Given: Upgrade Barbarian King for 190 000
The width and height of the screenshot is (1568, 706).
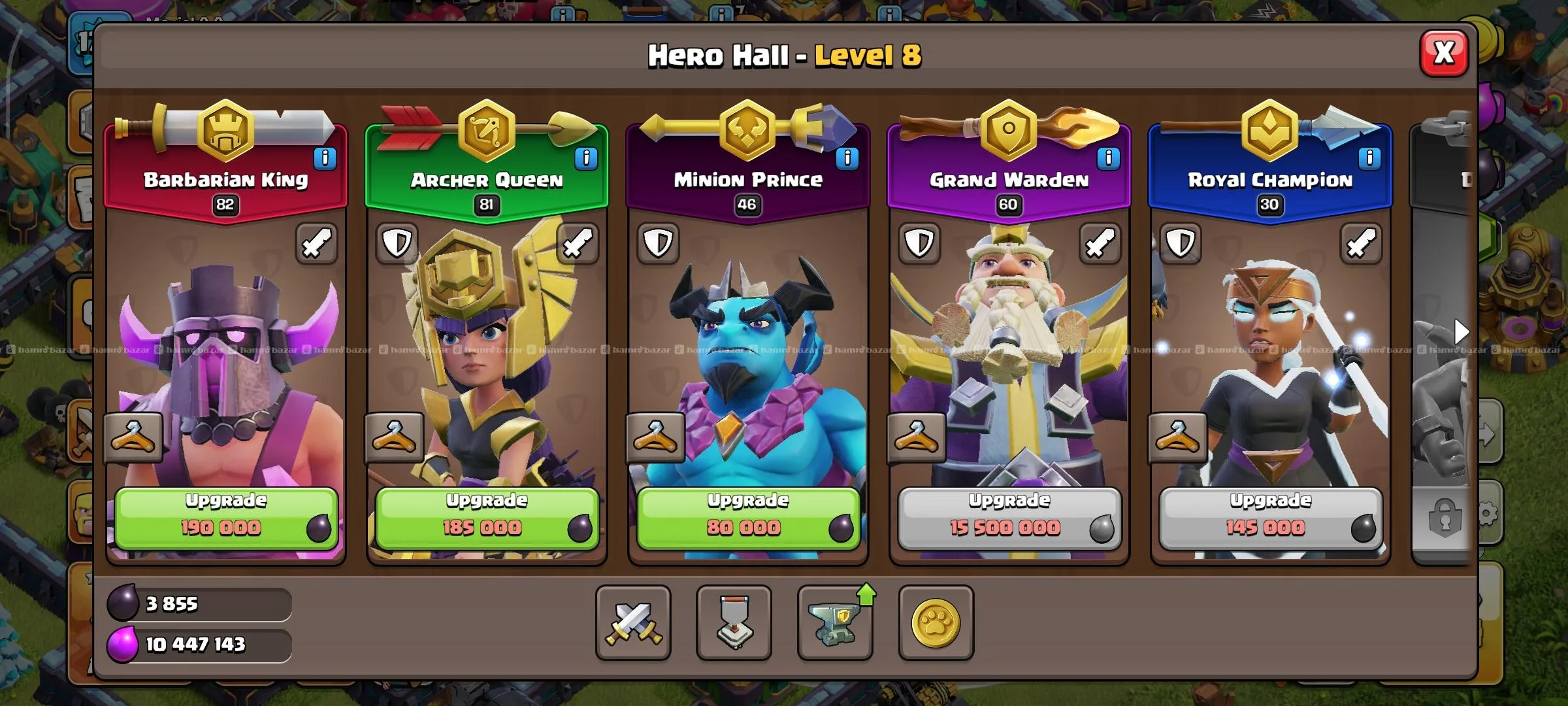Looking at the screenshot, I should [x=226, y=518].
